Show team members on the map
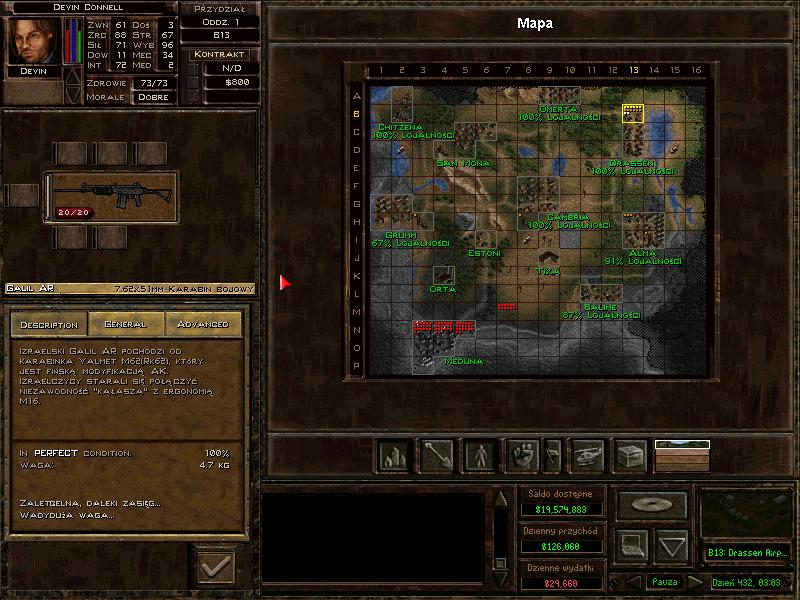This screenshot has width=800, height=600. (480, 457)
